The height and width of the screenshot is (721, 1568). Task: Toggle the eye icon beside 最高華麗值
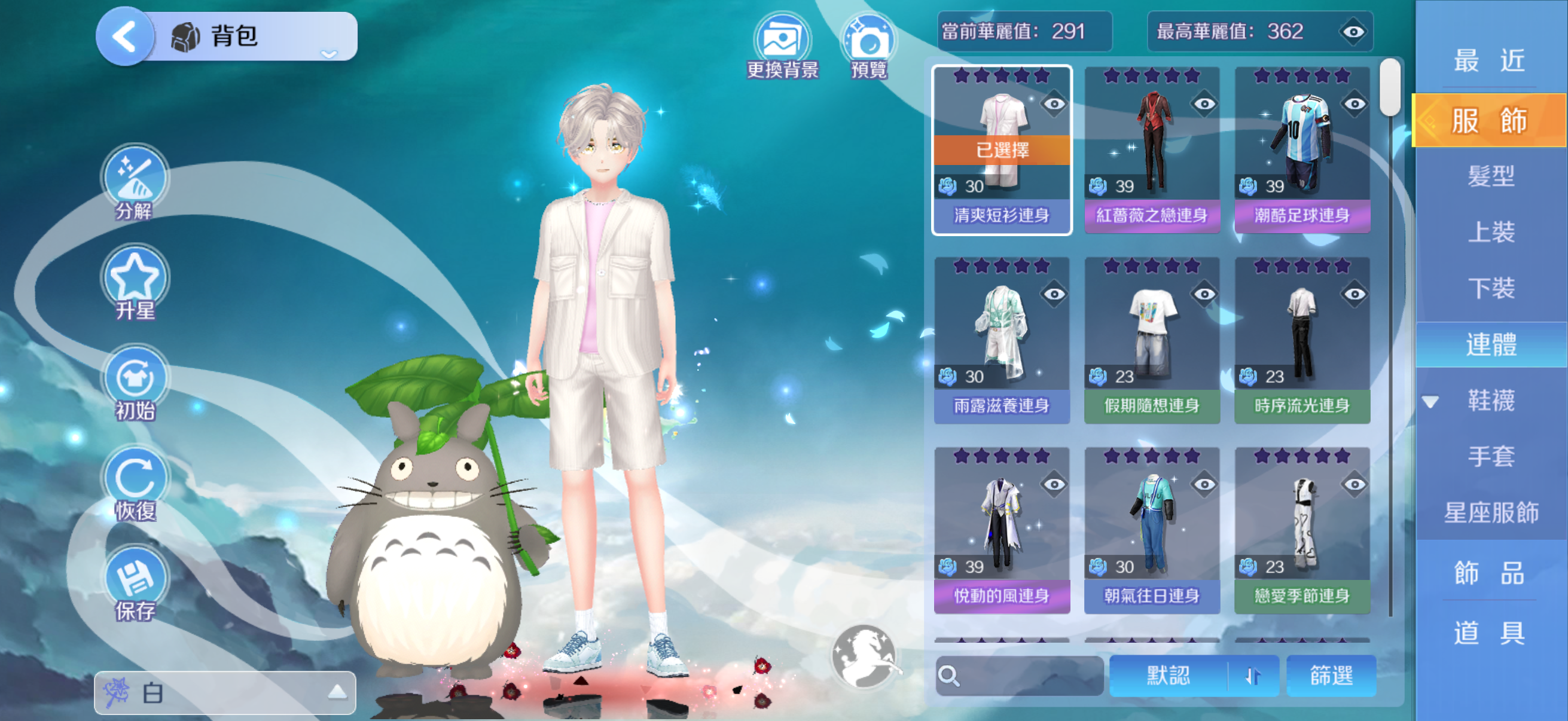point(1353,32)
